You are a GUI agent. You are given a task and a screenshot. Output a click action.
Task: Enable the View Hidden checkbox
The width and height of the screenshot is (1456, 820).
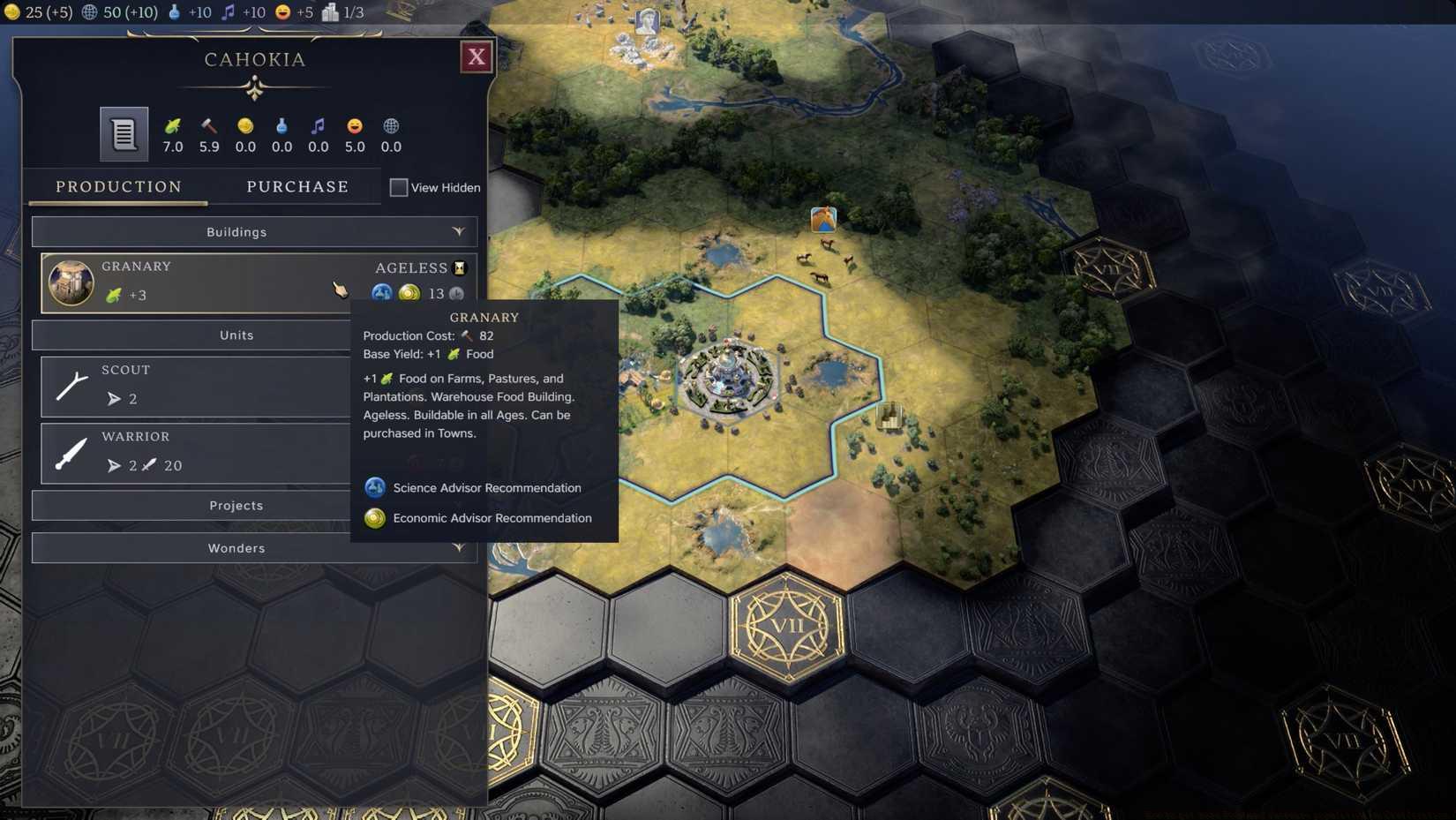pos(399,187)
